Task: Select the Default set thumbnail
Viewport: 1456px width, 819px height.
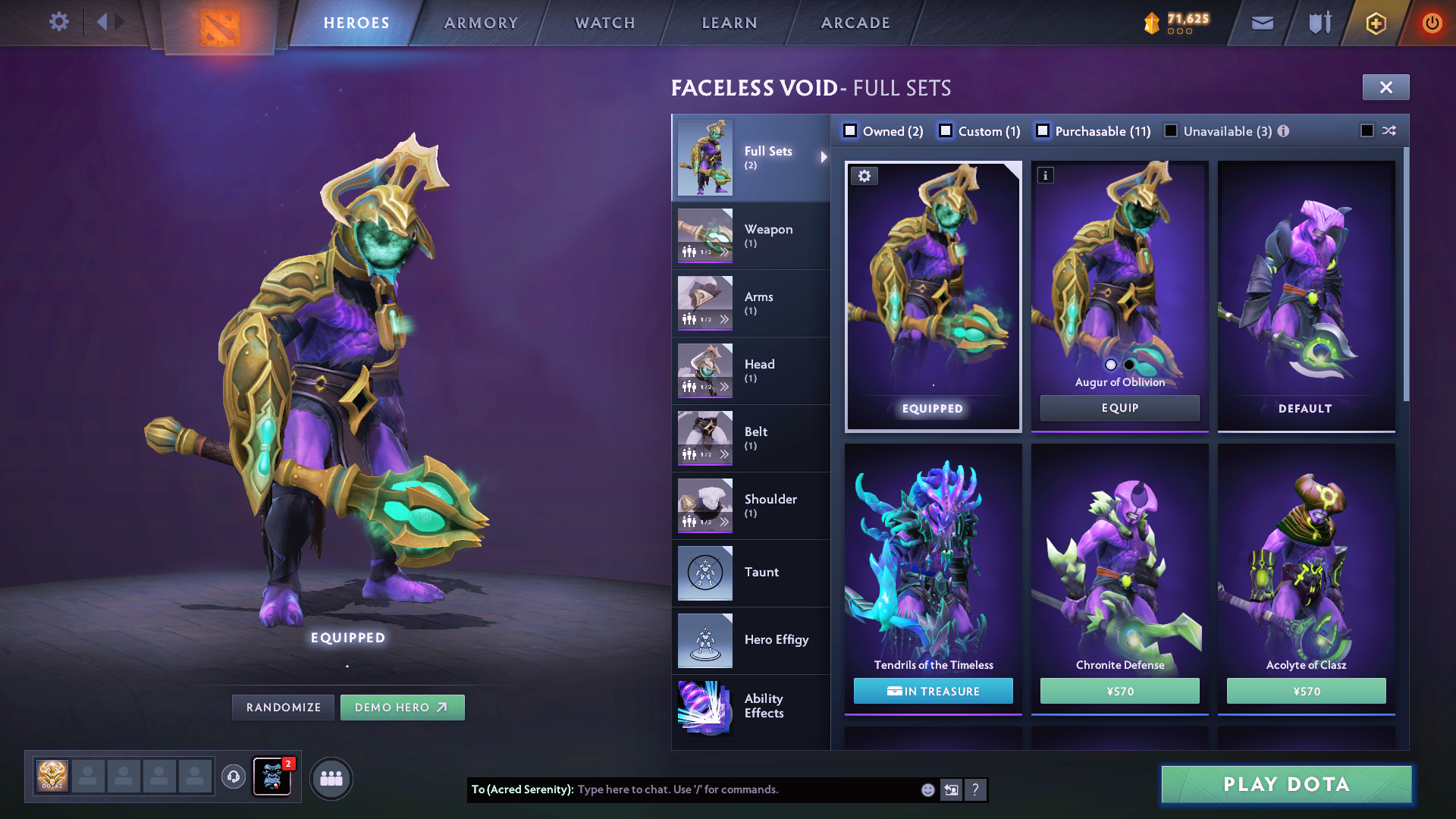Action: (x=1306, y=296)
